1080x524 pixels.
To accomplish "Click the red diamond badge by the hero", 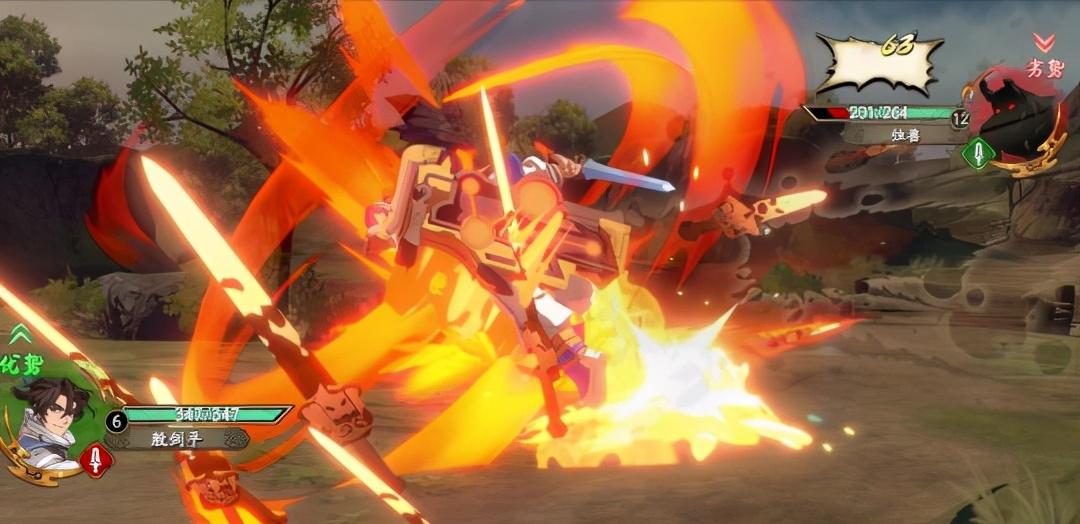I will point(96,460).
